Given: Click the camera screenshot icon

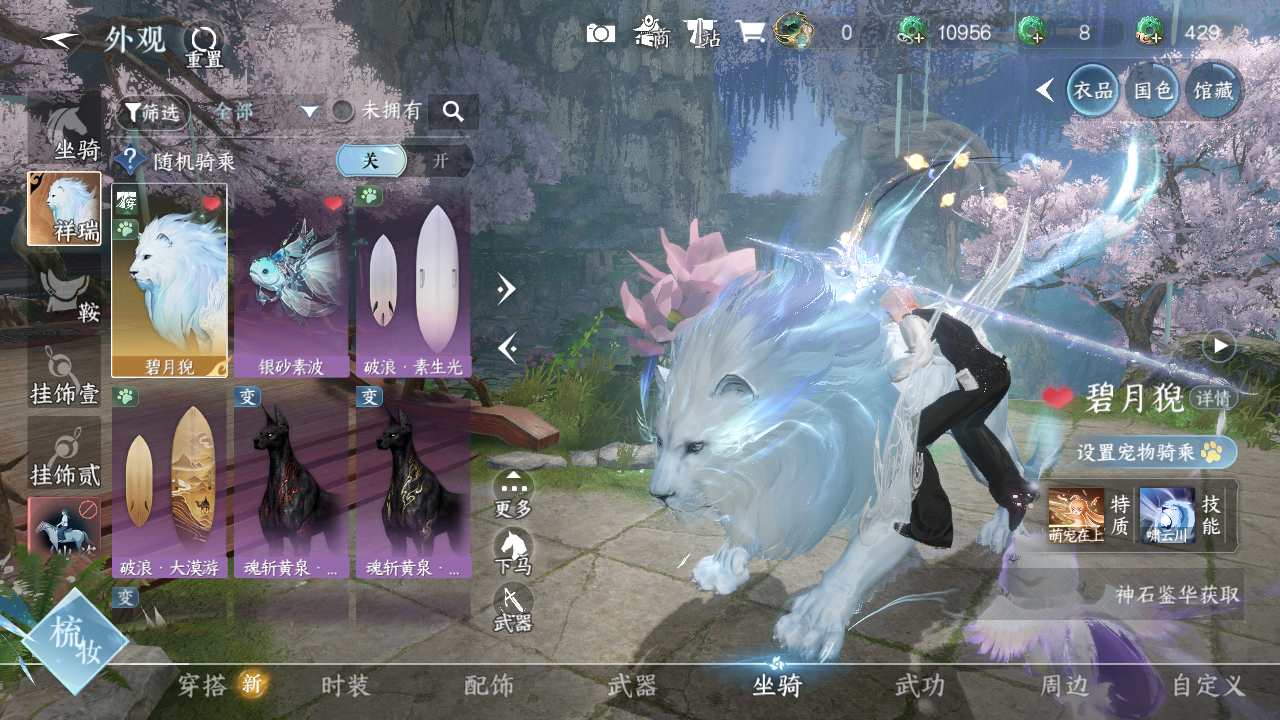Looking at the screenshot, I should [600, 33].
